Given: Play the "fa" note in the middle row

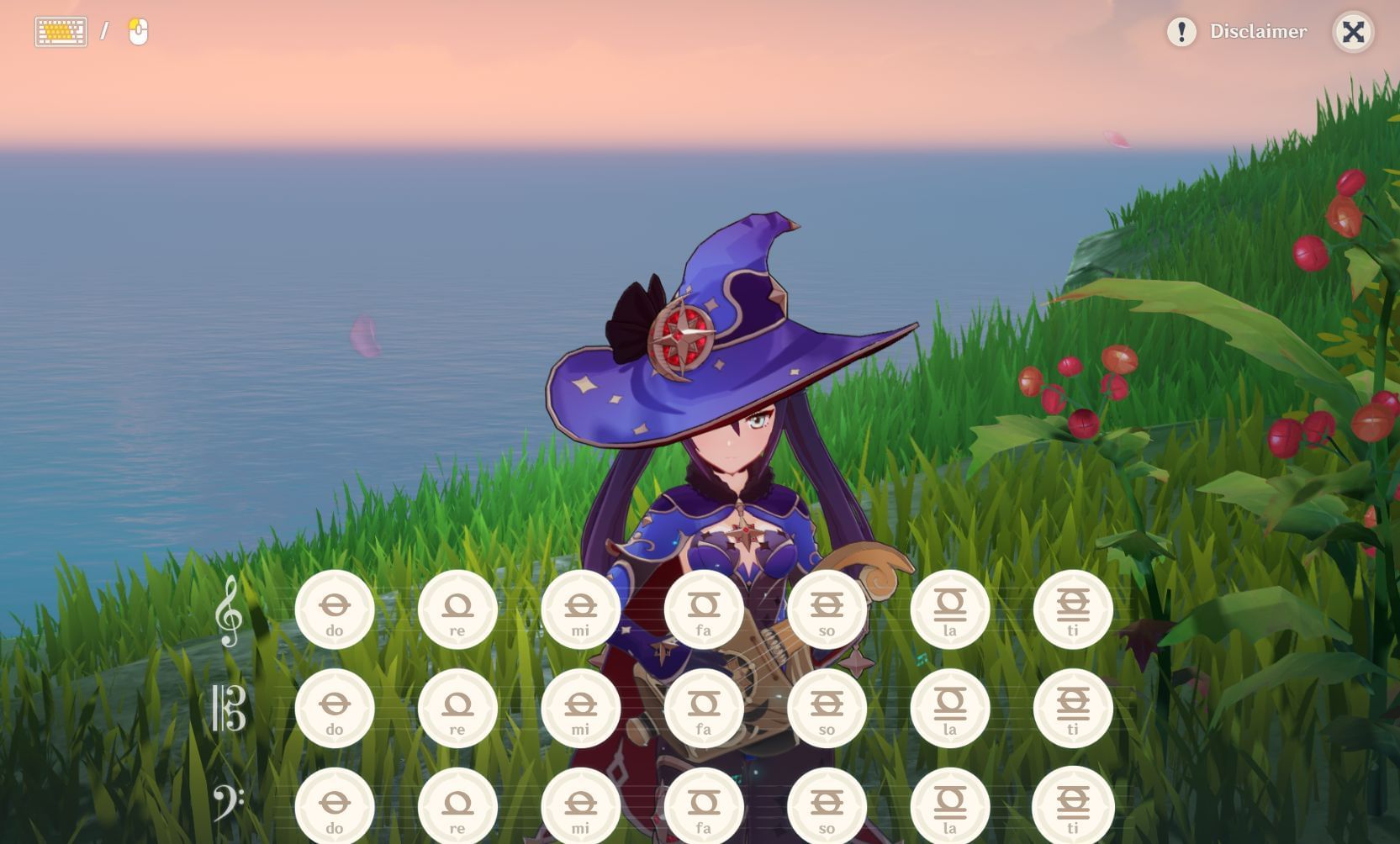Looking at the screenshot, I should pyautogui.click(x=705, y=708).
